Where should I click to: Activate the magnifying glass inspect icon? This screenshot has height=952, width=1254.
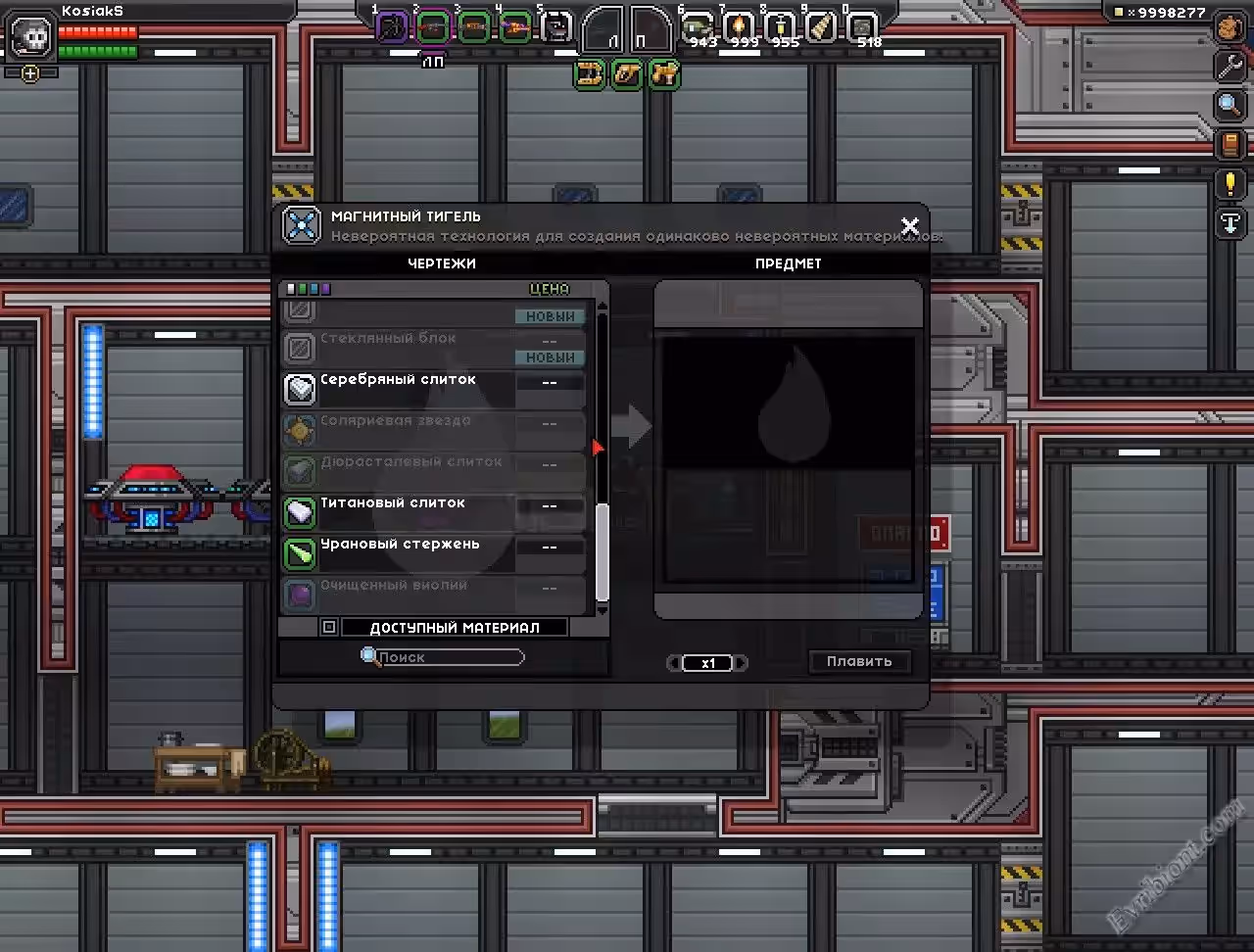(1230, 105)
